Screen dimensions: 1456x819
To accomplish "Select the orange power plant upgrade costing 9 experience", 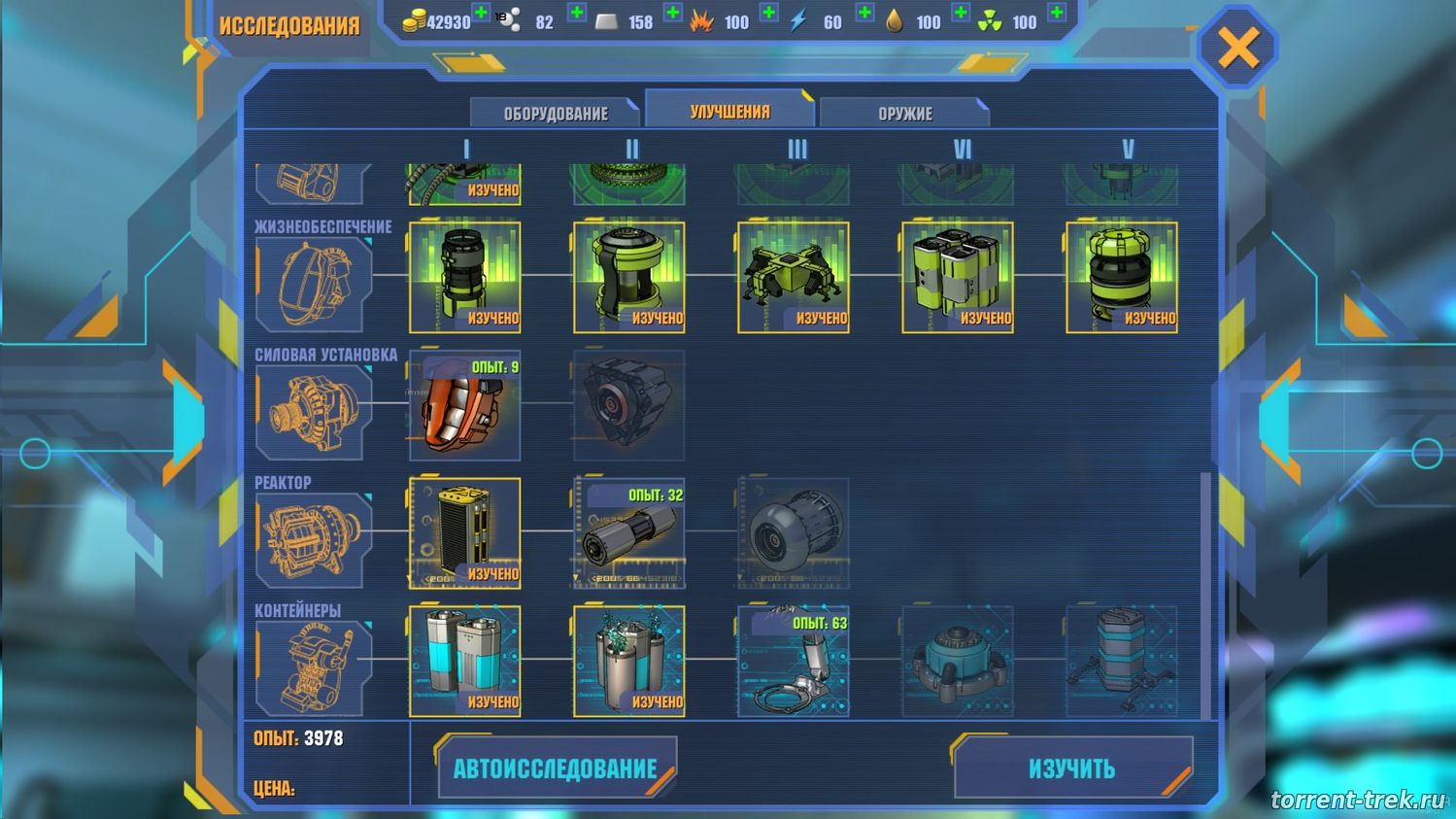I will 464,405.
